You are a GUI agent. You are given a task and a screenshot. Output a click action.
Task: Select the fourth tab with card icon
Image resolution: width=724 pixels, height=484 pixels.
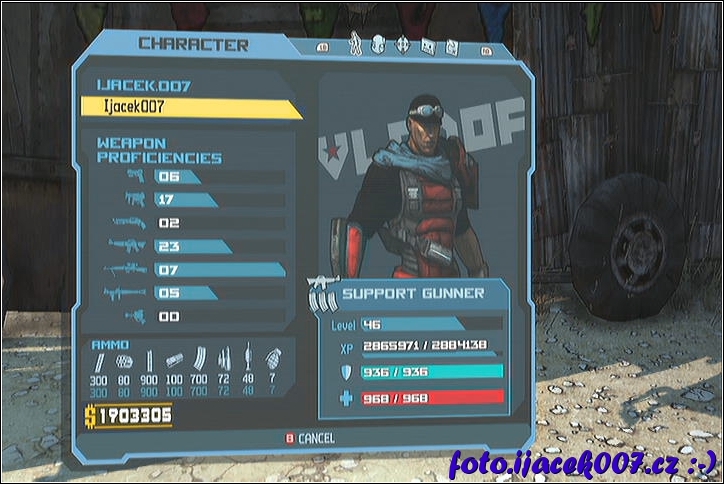click(x=428, y=45)
